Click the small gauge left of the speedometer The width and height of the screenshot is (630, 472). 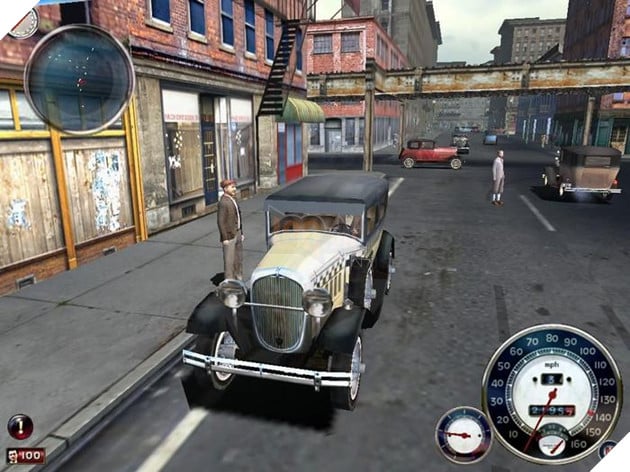point(463,434)
